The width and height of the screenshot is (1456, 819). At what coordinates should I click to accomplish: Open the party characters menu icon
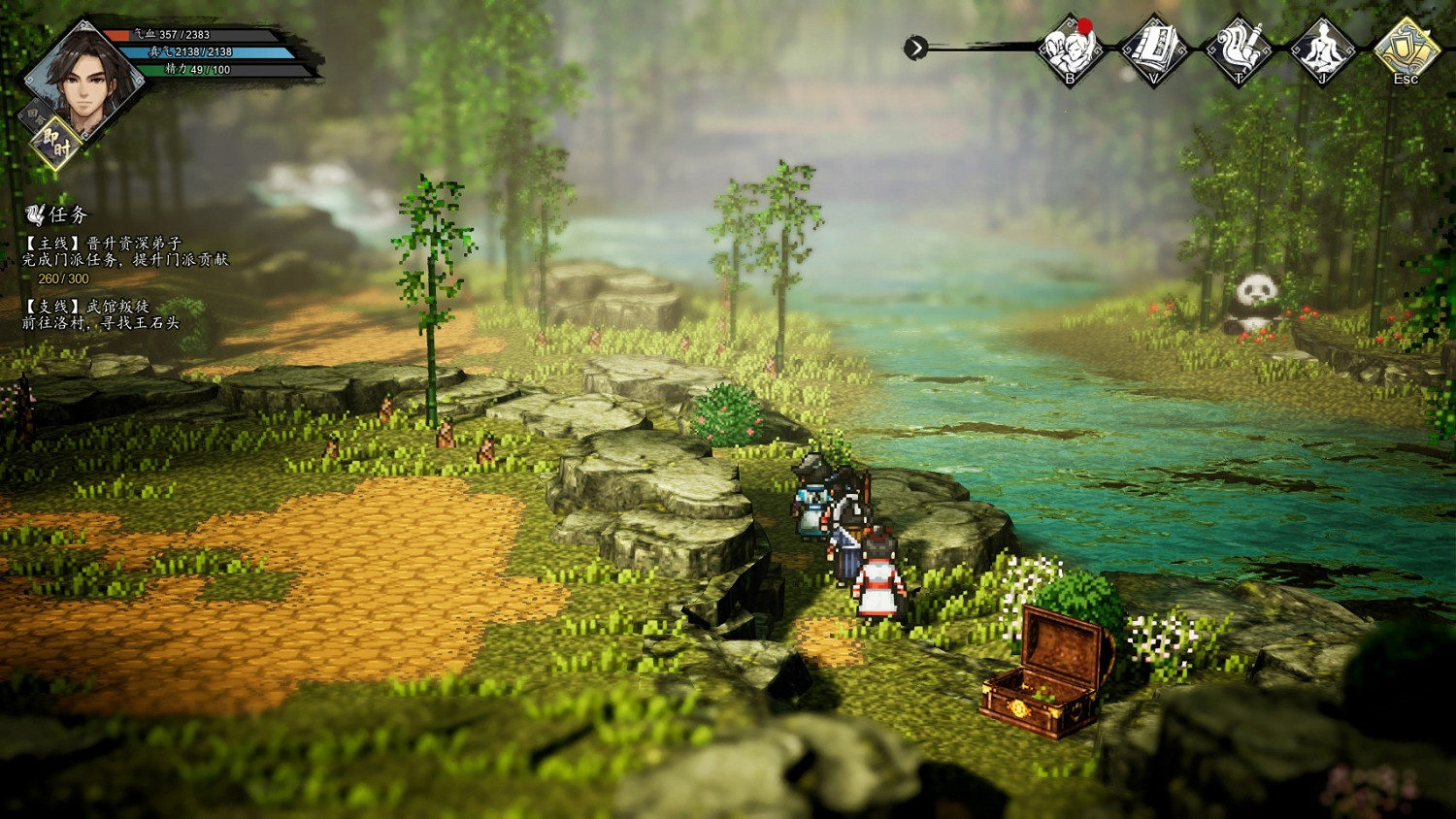(x=1070, y=49)
